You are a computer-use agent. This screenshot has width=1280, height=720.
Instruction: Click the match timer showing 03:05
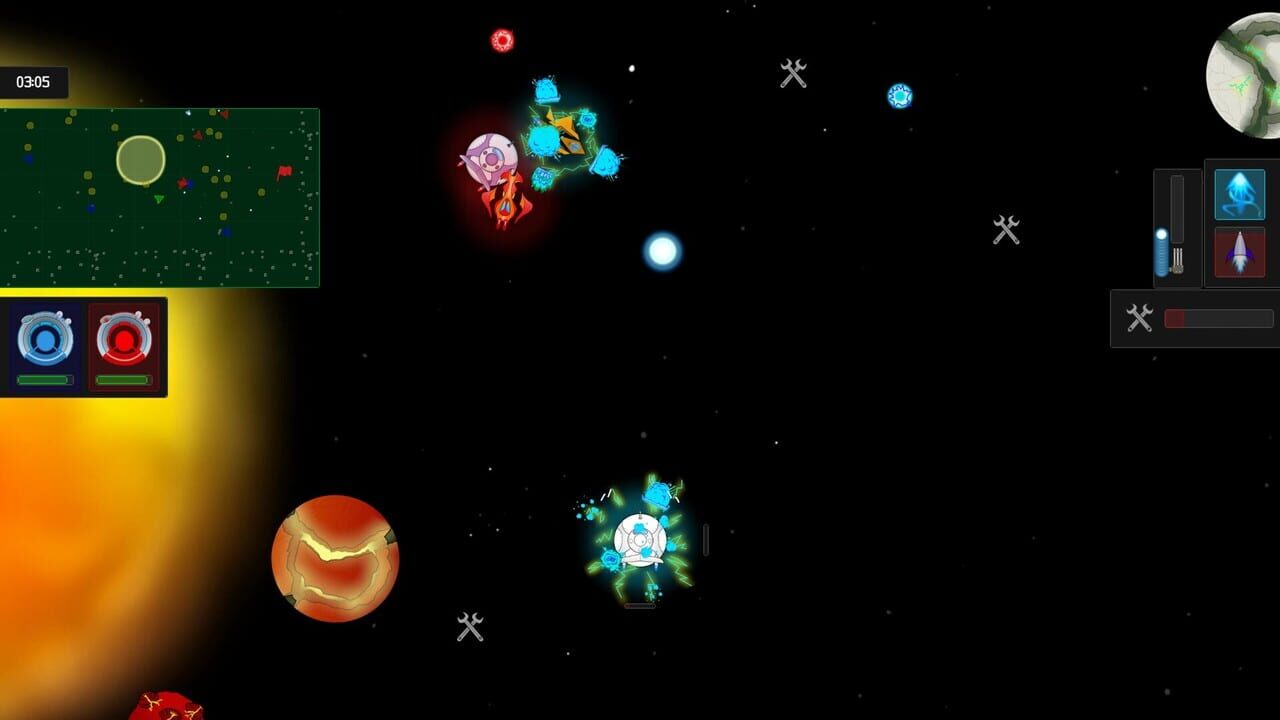click(x=35, y=82)
